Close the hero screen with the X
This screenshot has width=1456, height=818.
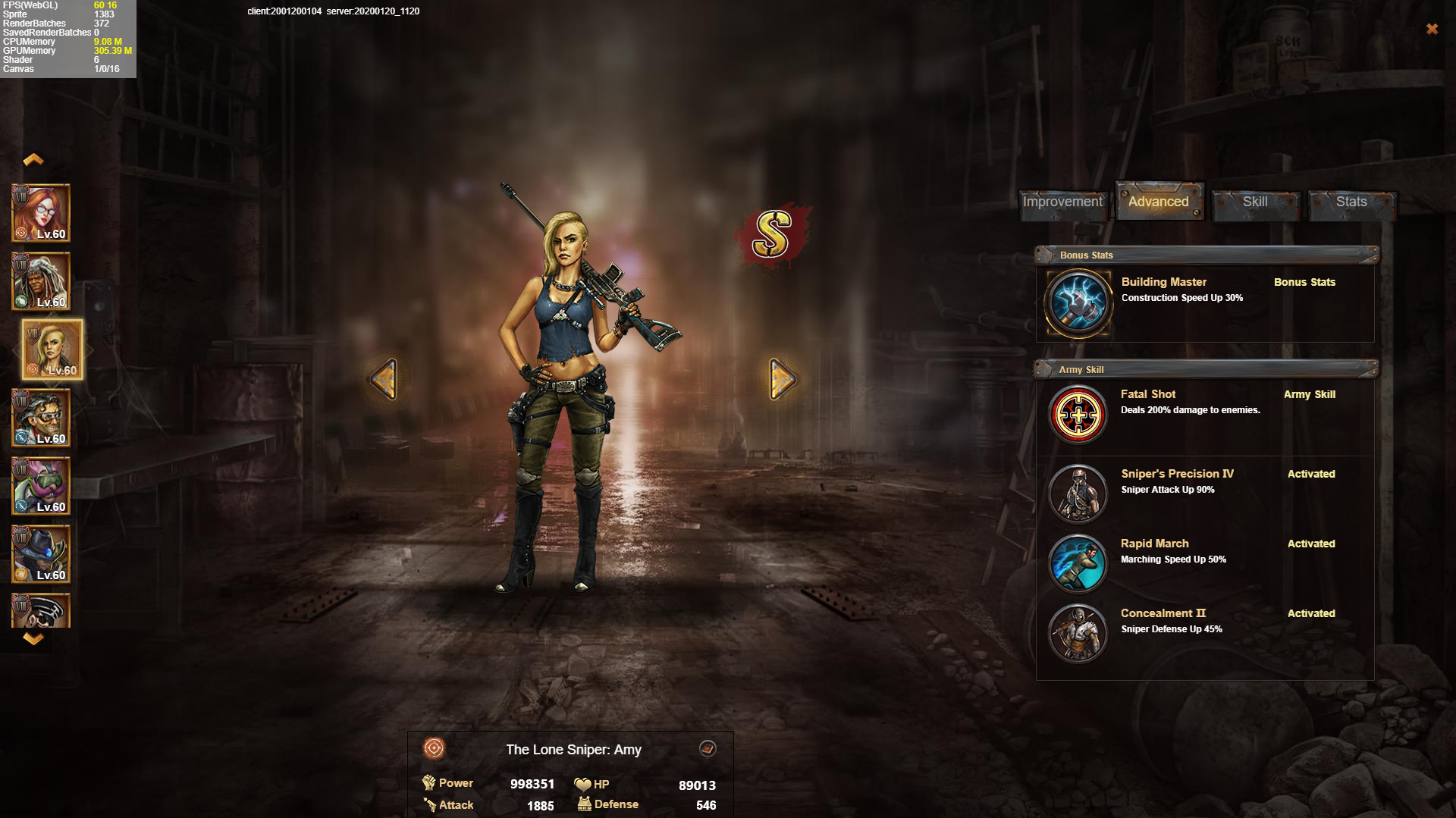coord(1432,29)
